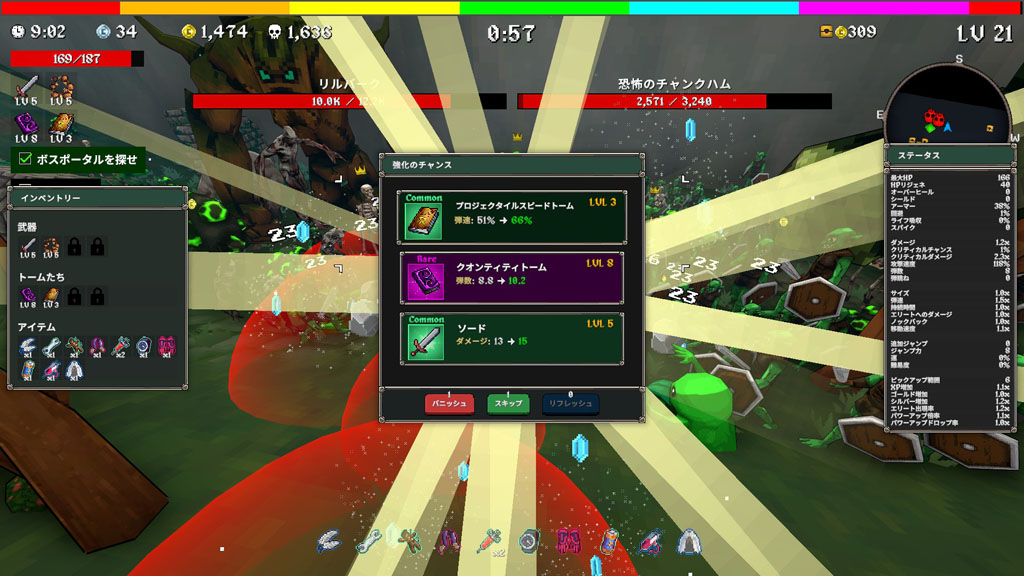Image resolution: width=1024 pixels, height=576 pixels.
Task: Click the red Banish button
Action: click(x=449, y=404)
